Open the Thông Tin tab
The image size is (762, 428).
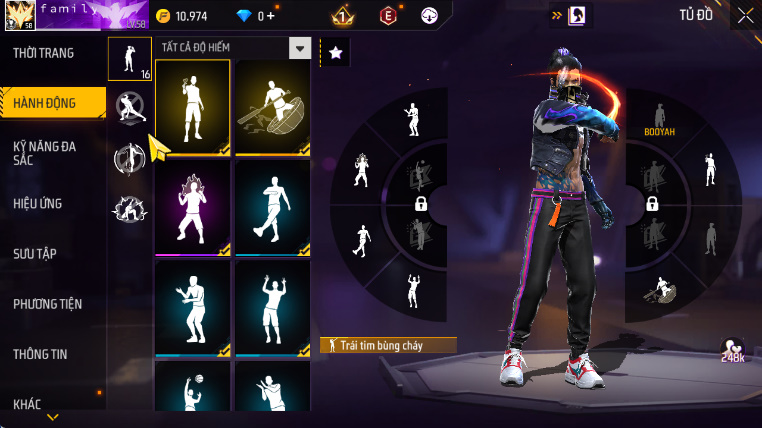(42, 354)
